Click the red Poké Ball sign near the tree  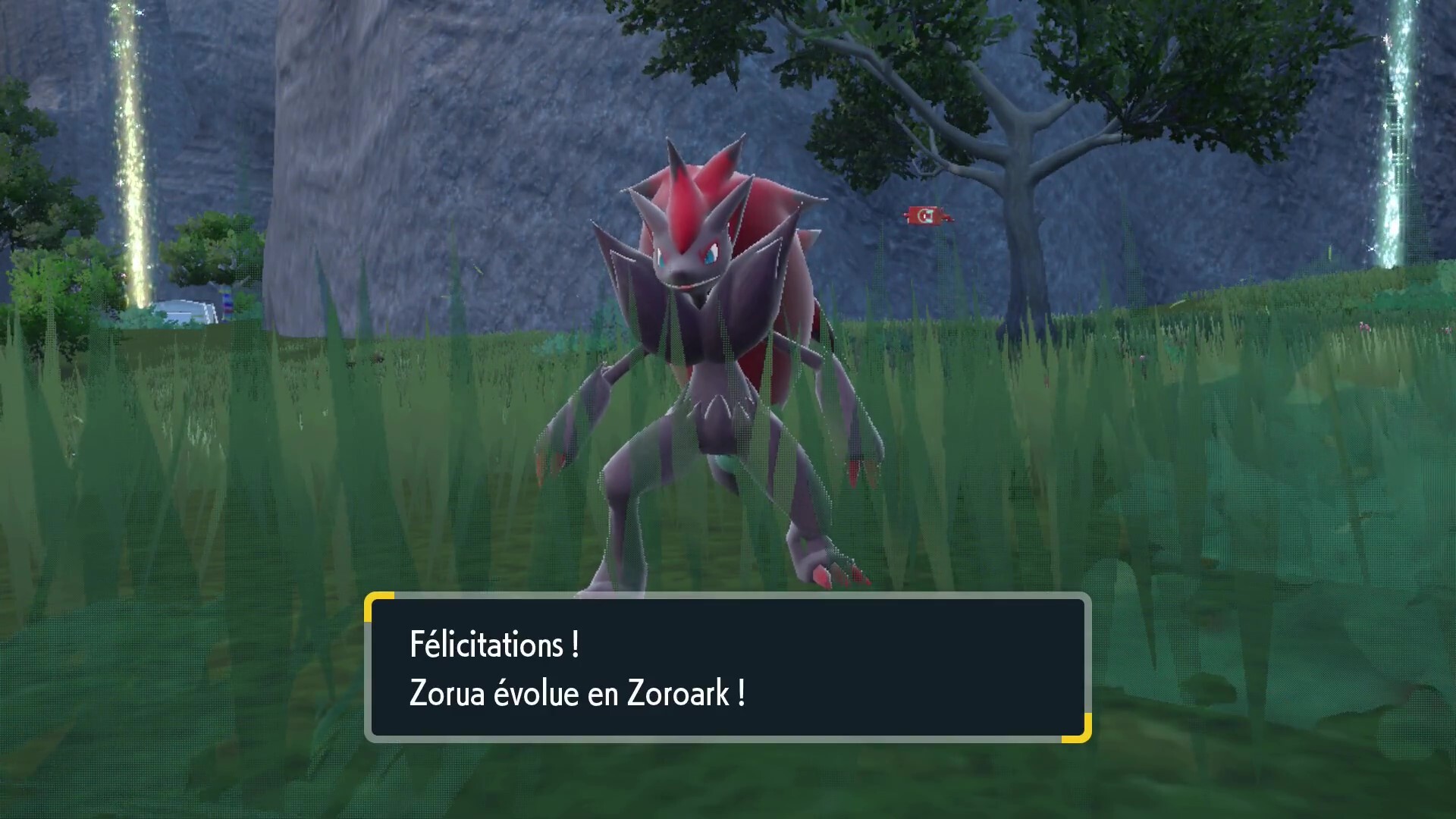[x=924, y=215]
